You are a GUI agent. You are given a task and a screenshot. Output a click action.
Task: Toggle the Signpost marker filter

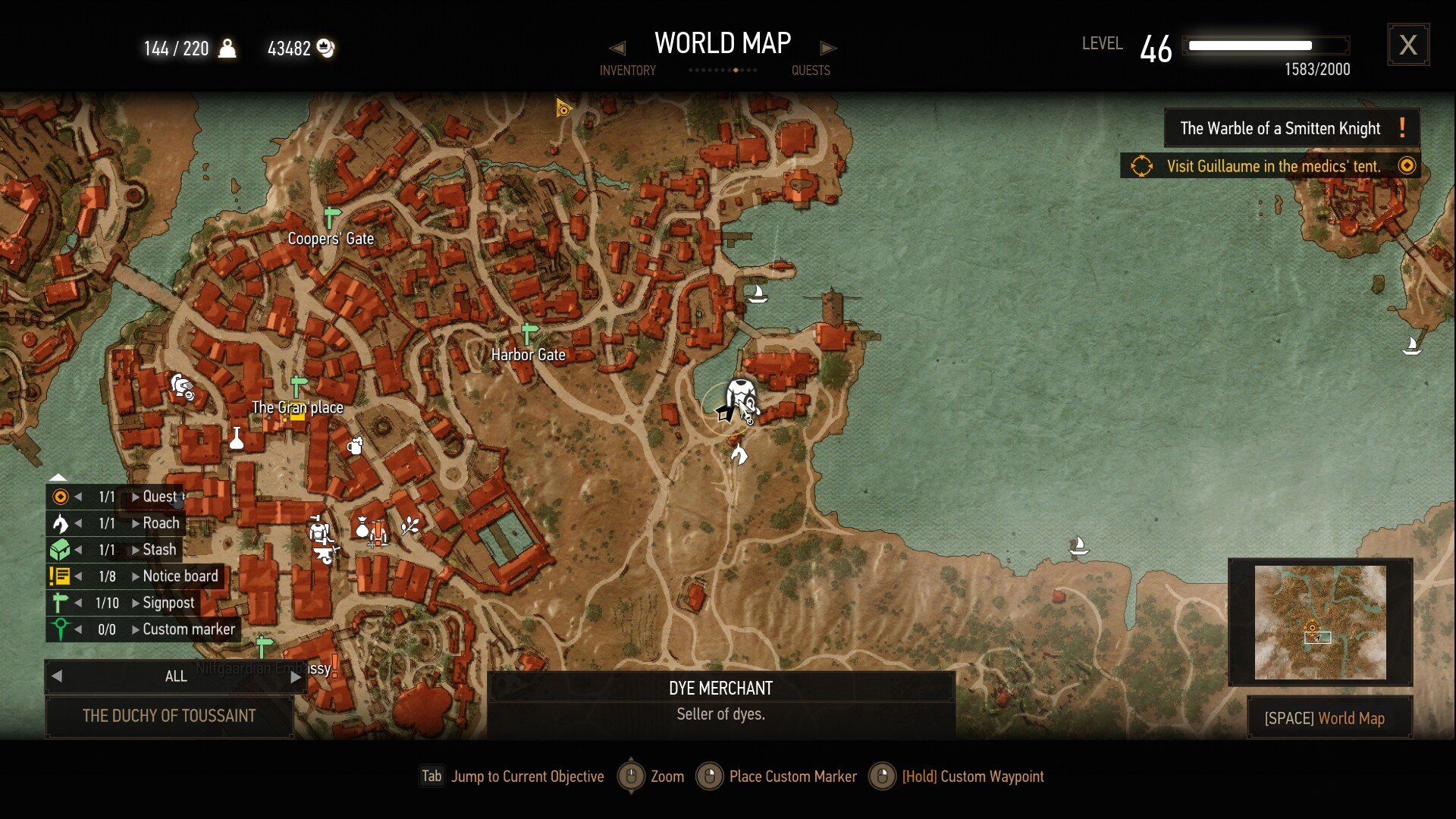pos(61,602)
